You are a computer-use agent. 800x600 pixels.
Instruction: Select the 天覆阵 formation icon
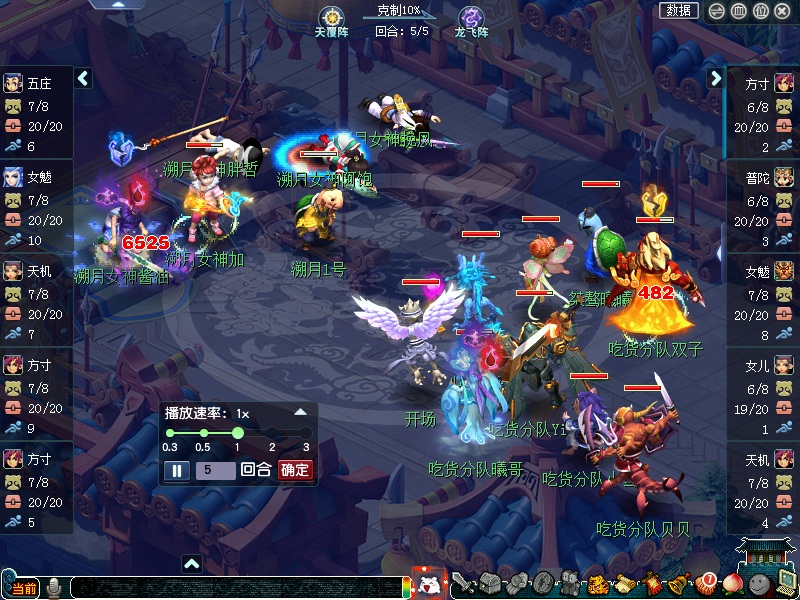pyautogui.click(x=331, y=17)
